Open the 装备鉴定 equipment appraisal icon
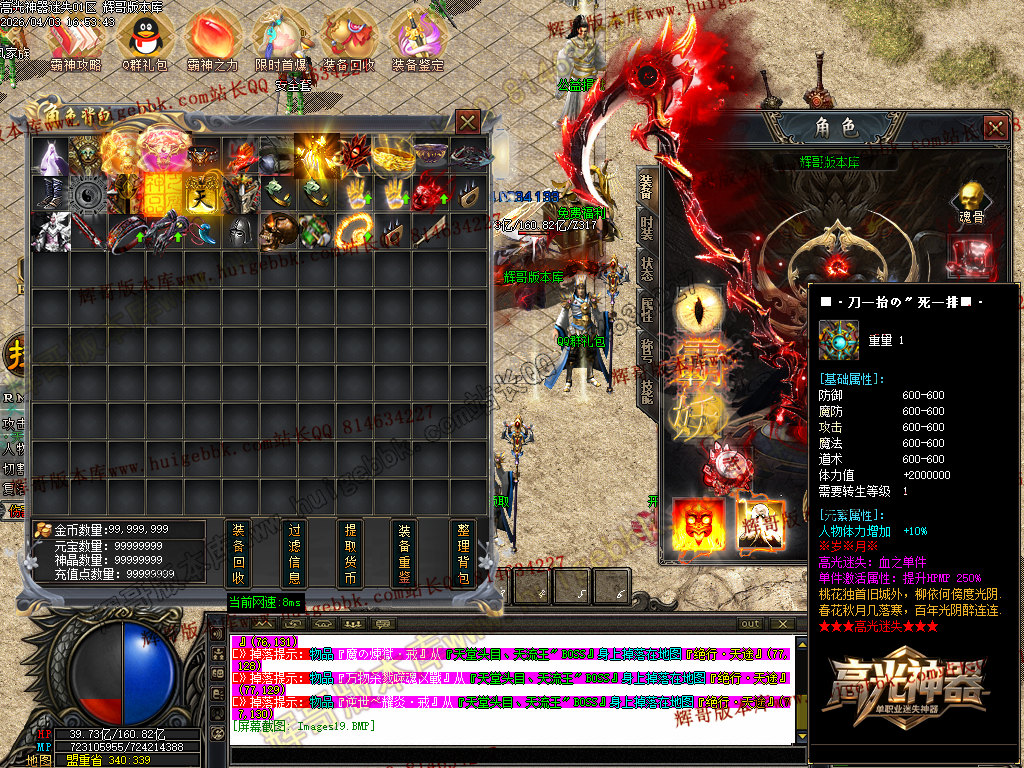The image size is (1024, 768). point(417,38)
